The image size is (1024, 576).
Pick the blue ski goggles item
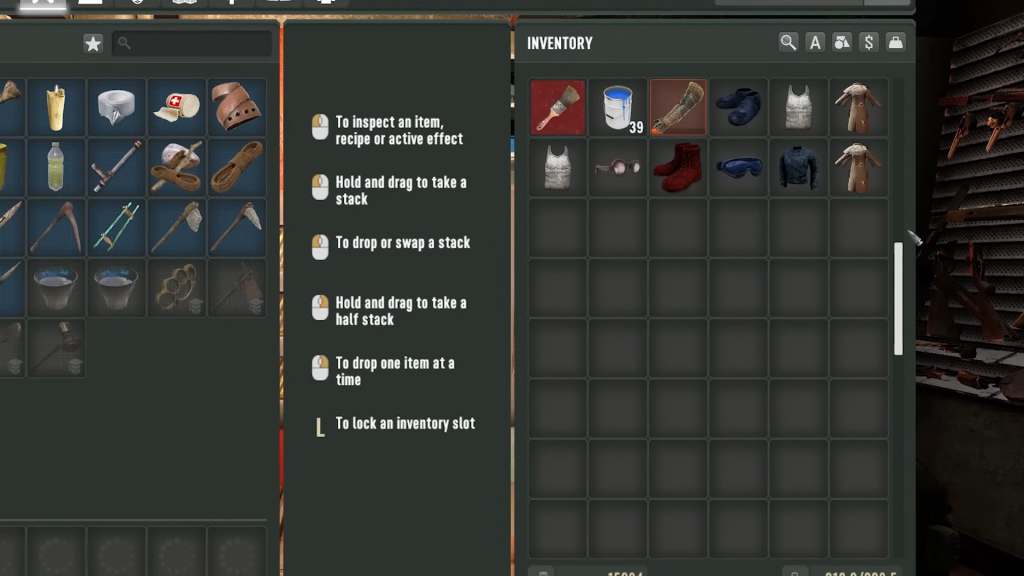pyautogui.click(x=738, y=167)
